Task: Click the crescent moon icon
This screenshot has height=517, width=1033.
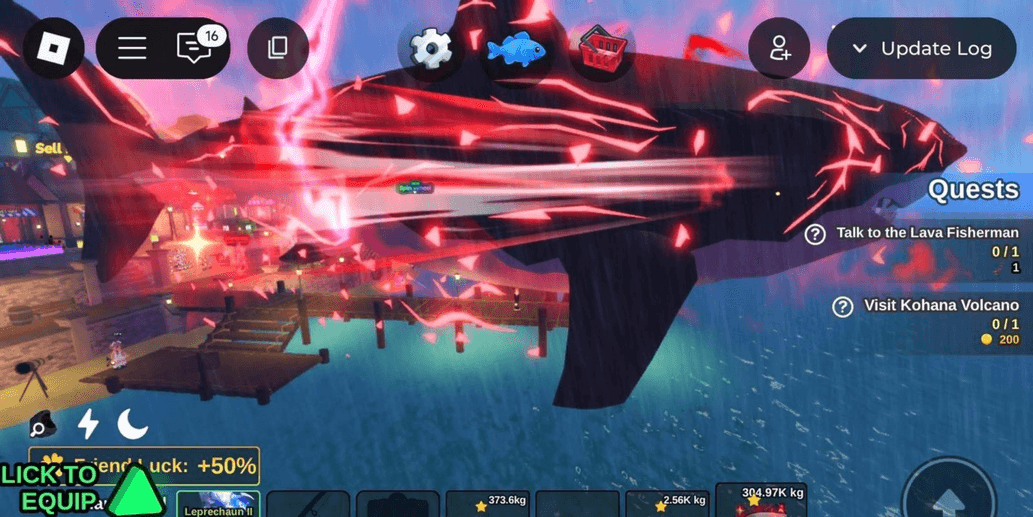Action: point(132,424)
